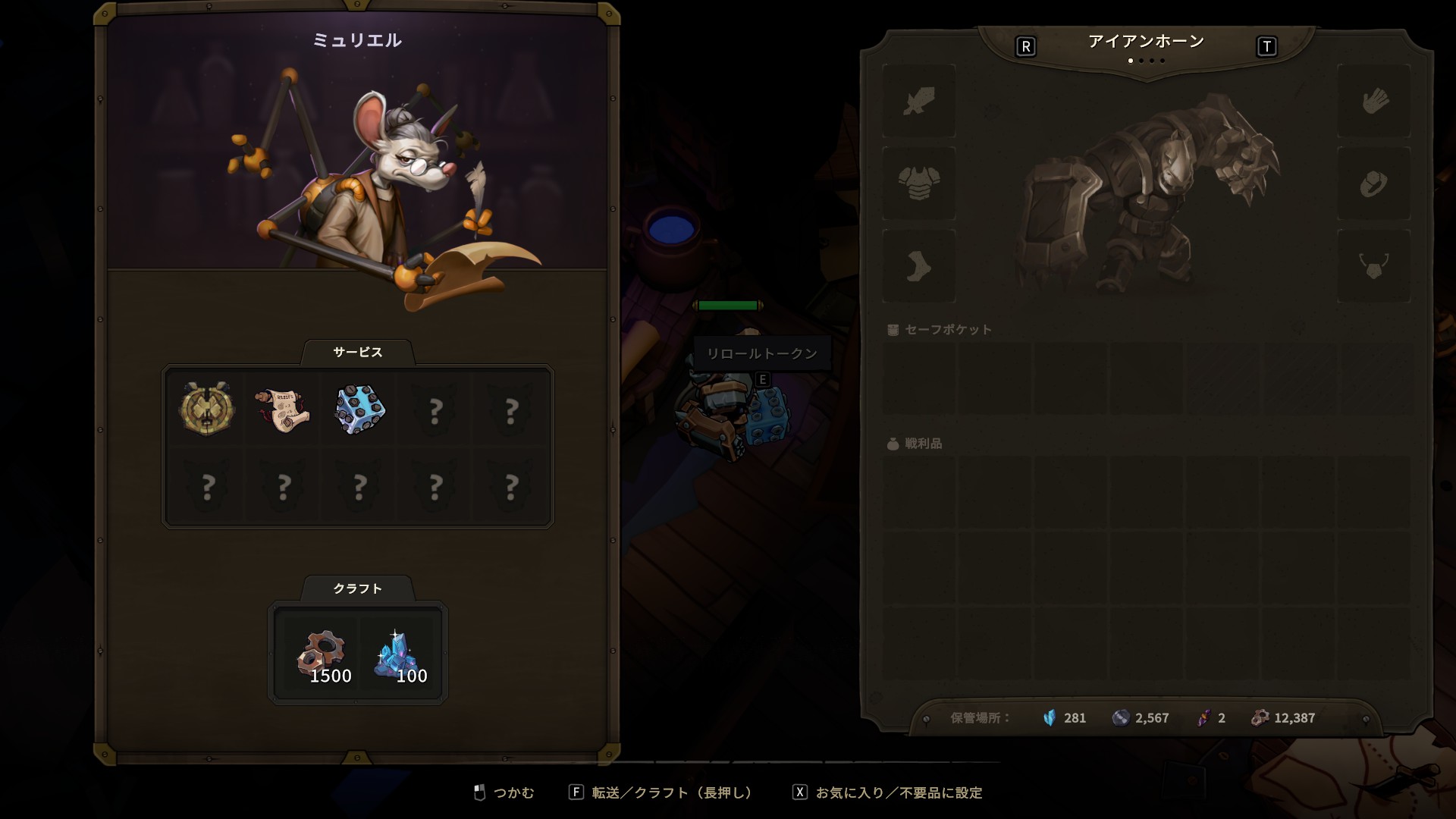The width and height of the screenshot is (1456, 819).
Task: Open the recipe scroll service
Action: [282, 409]
